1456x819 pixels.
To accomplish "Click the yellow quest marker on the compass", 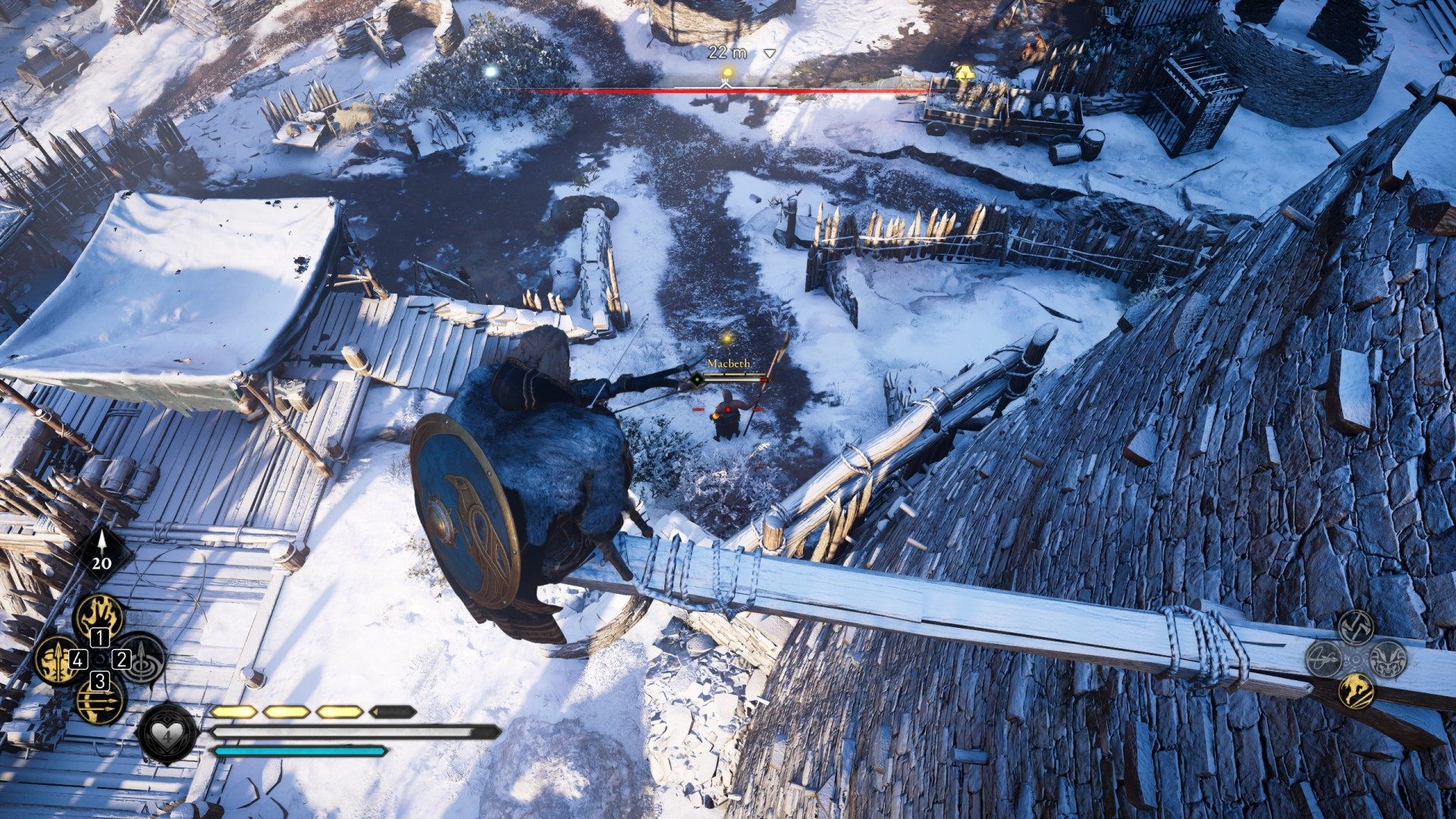I will [x=727, y=73].
